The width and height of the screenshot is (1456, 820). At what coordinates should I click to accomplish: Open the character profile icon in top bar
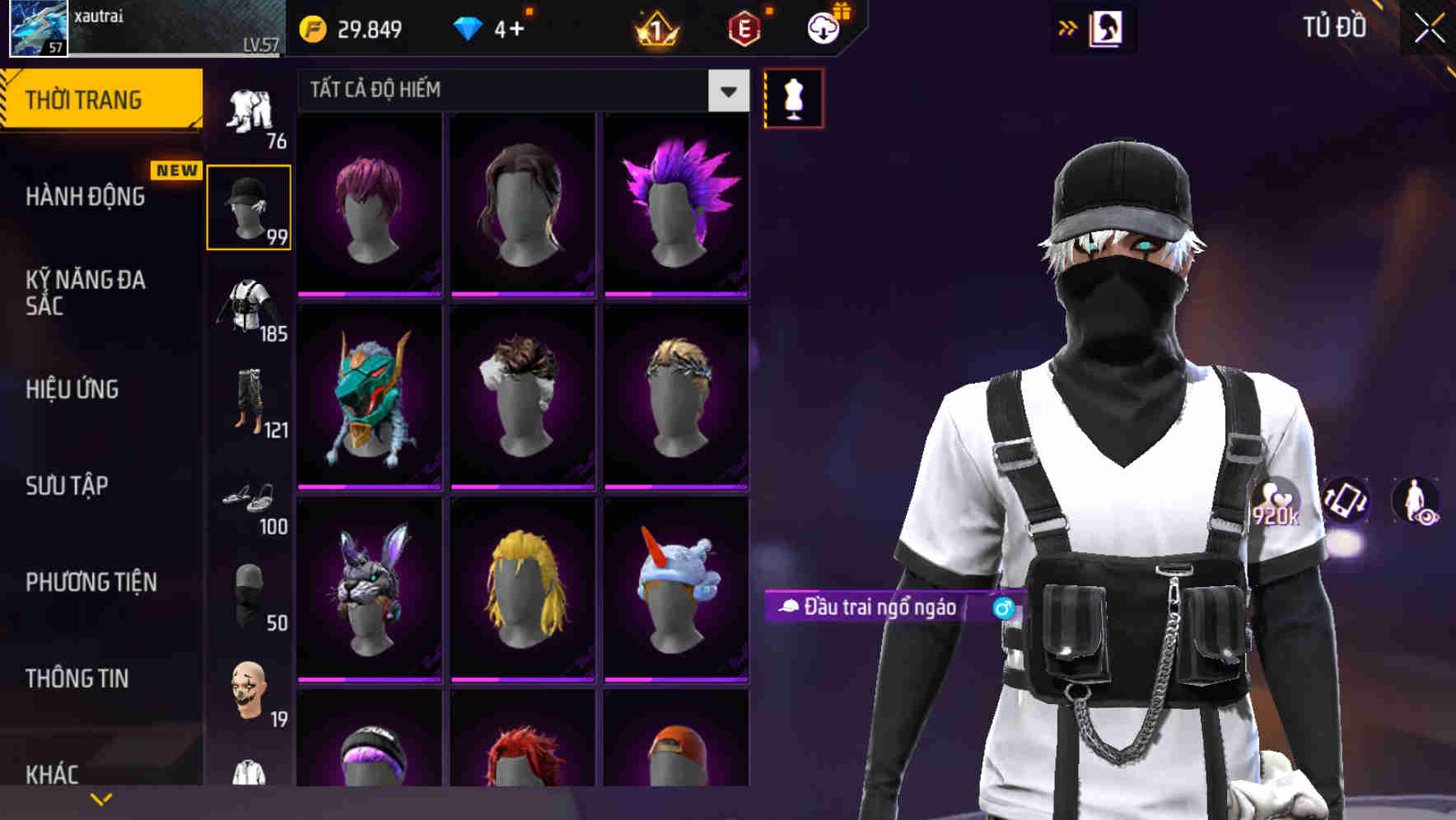[1107, 27]
